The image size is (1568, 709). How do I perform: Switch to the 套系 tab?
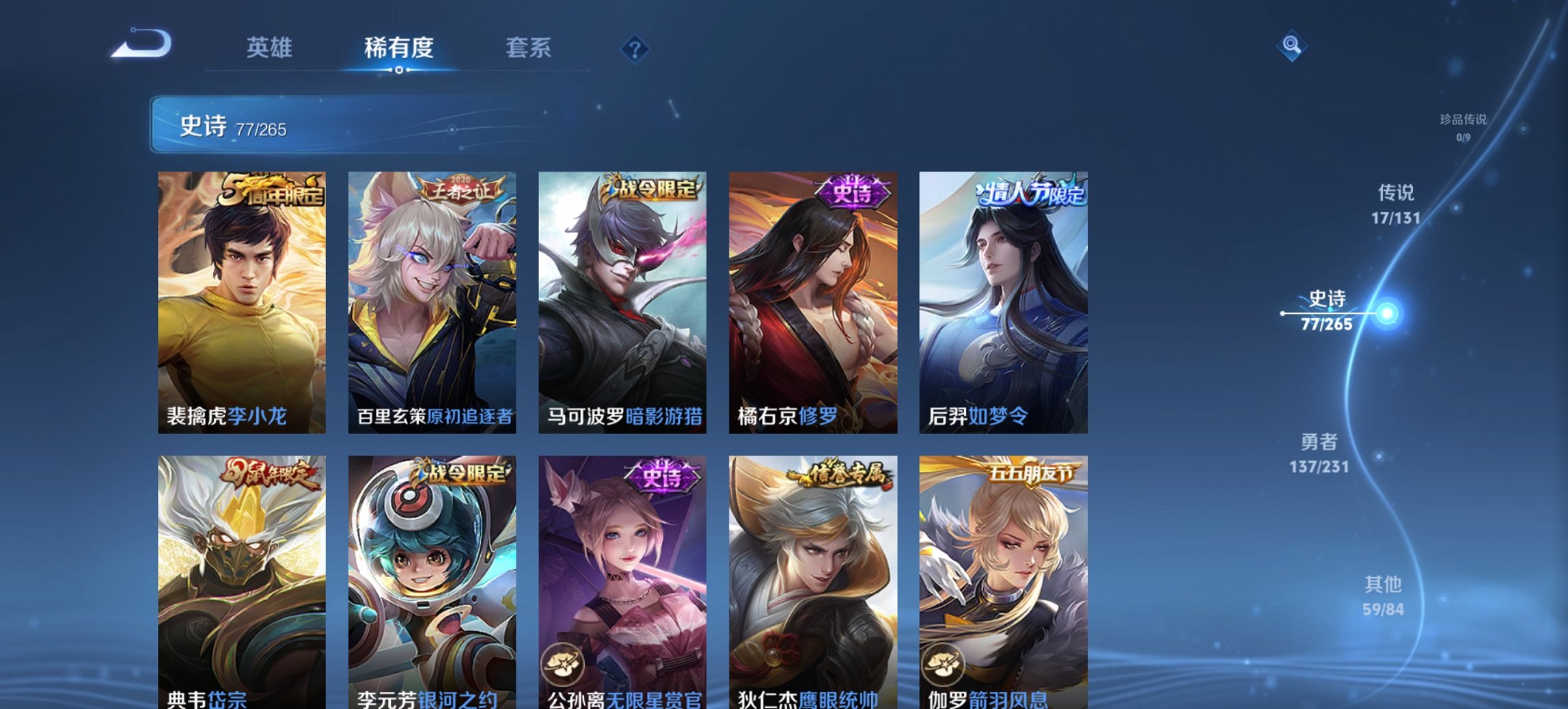[529, 48]
